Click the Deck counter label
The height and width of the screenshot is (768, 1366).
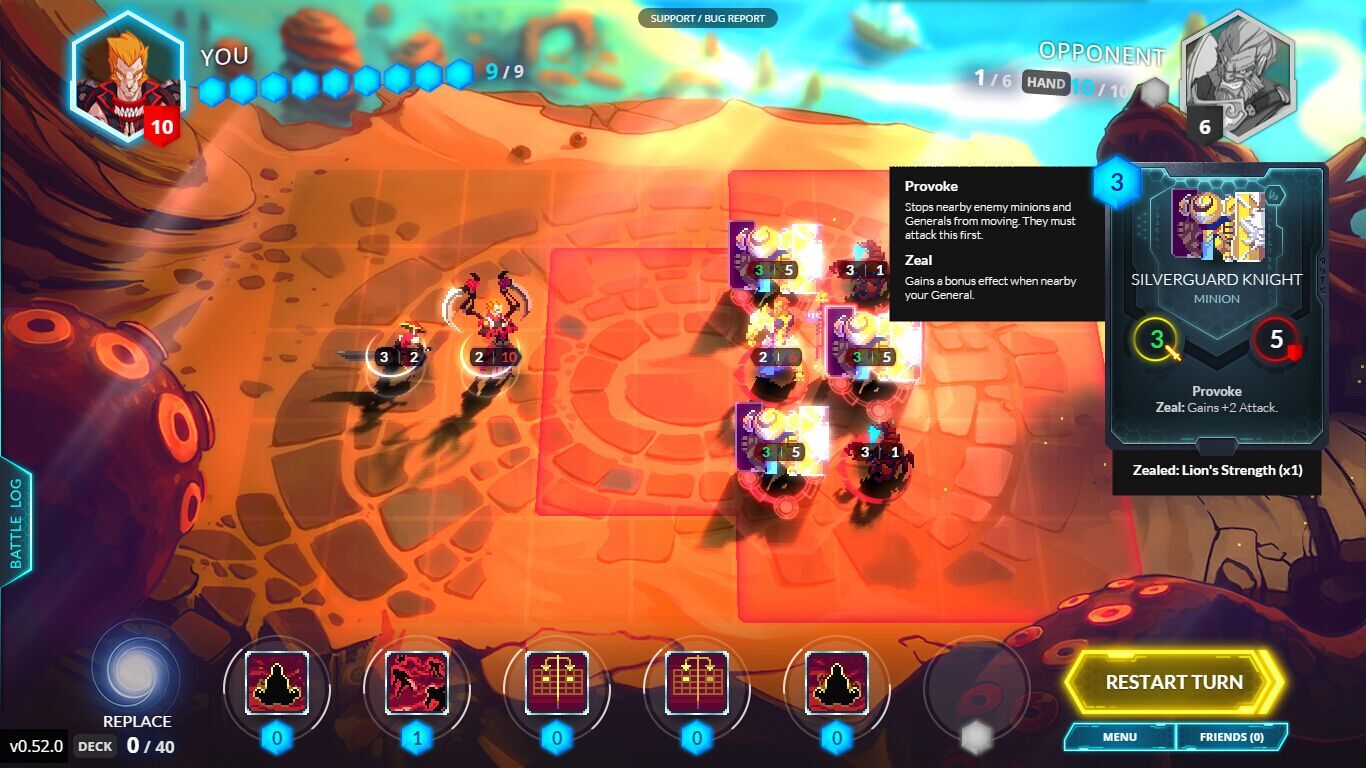point(95,746)
